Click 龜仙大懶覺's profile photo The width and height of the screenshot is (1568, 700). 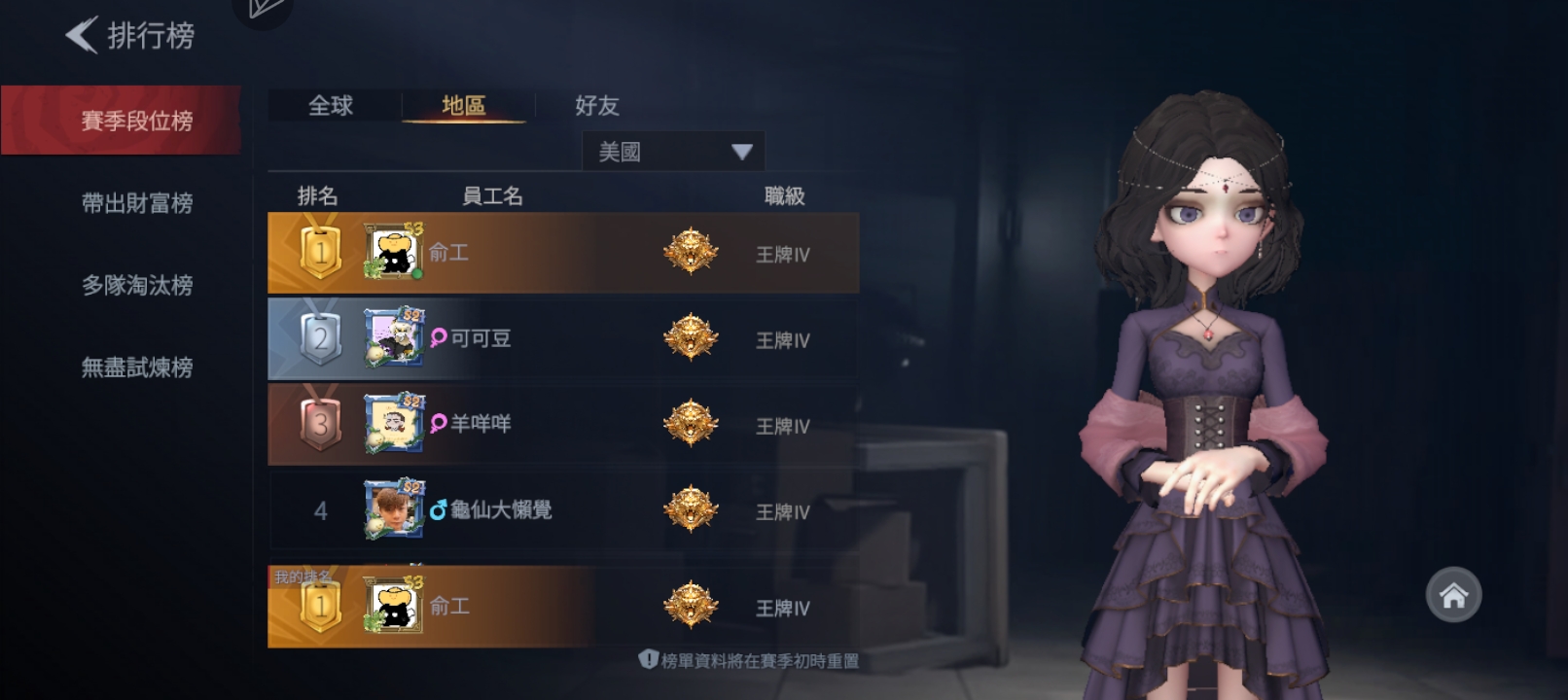[393, 509]
